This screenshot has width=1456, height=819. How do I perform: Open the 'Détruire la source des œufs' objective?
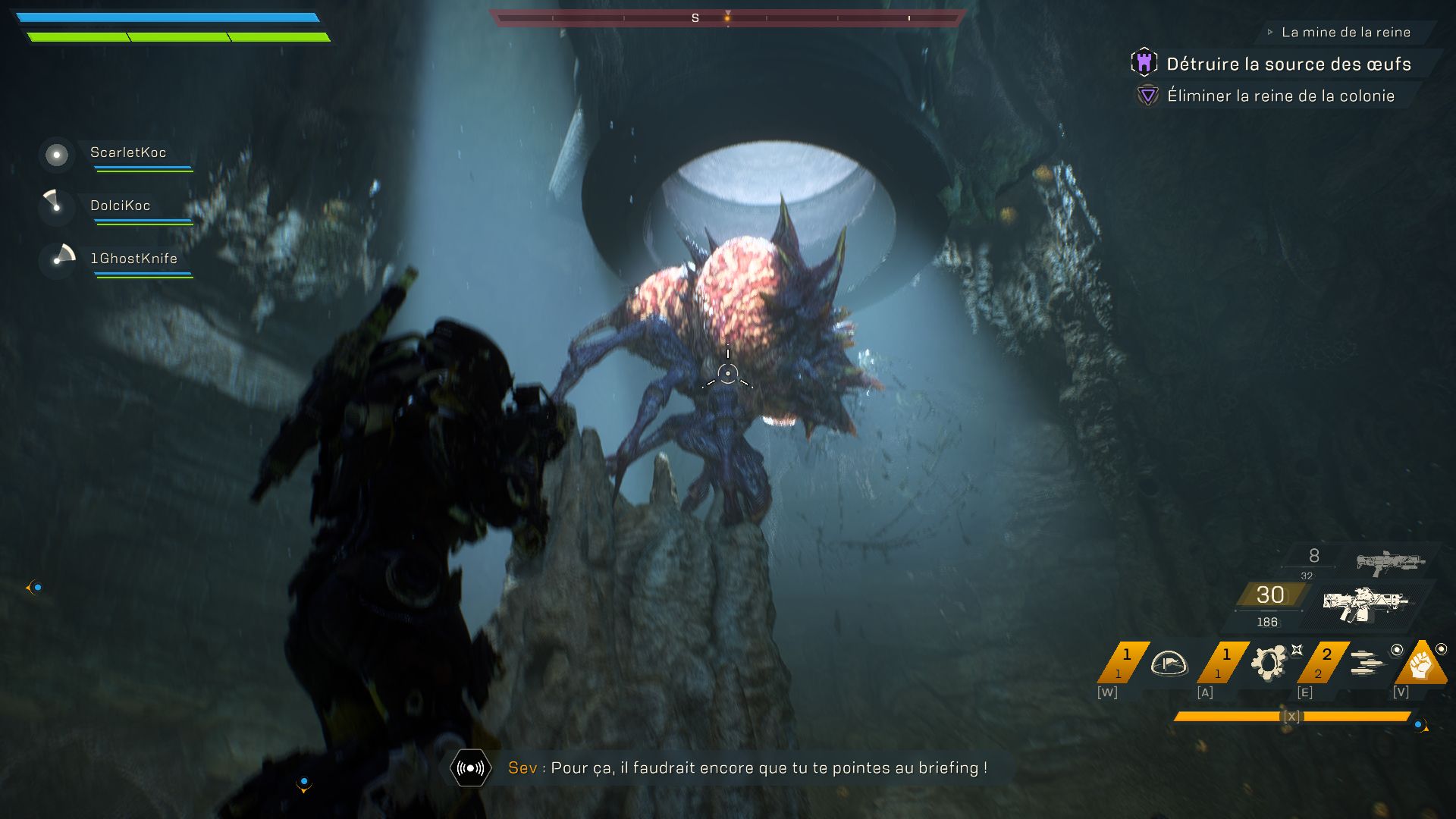pyautogui.click(x=1288, y=64)
